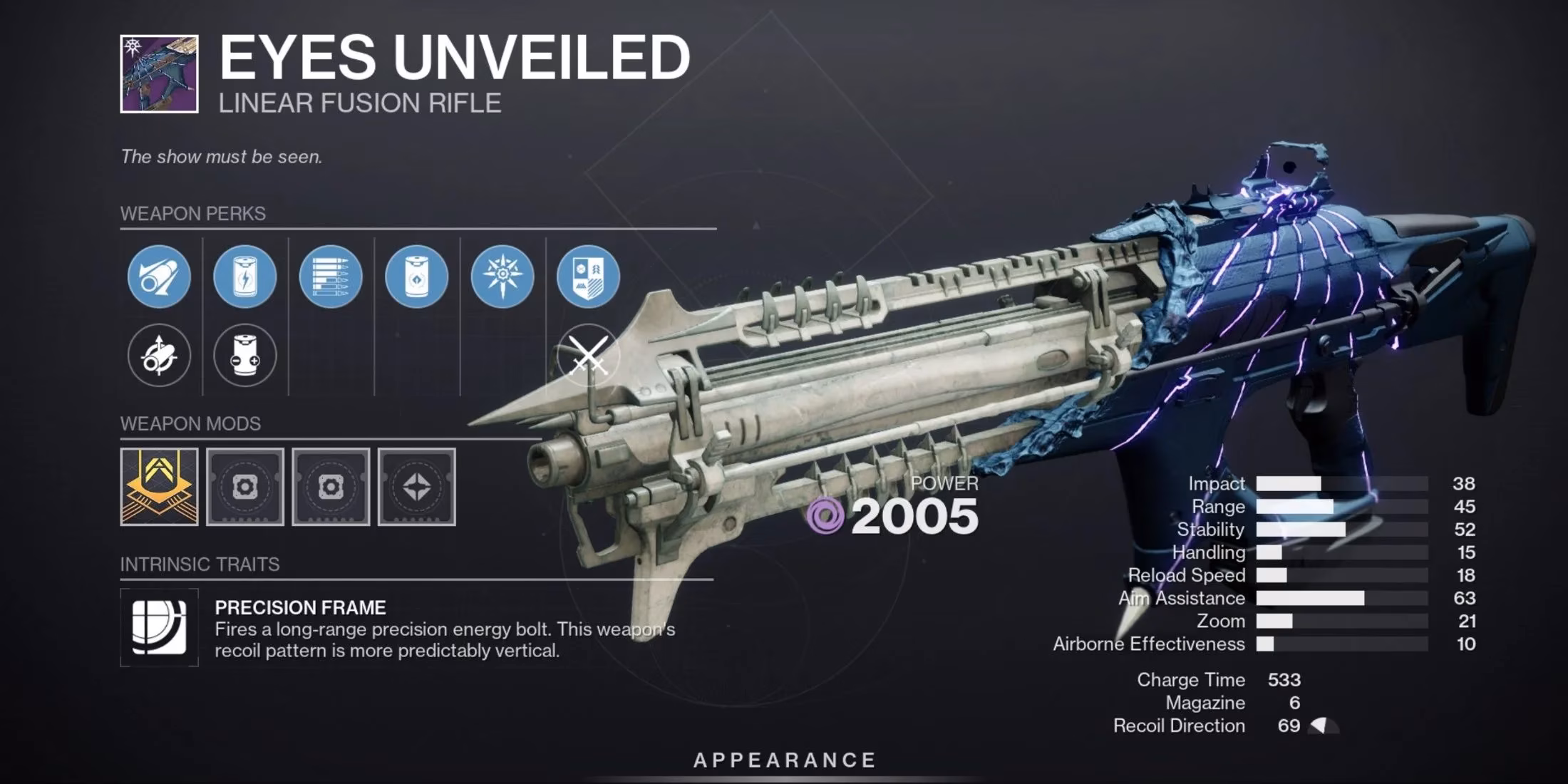Open the empty shader slot with diamond icon

417,486
